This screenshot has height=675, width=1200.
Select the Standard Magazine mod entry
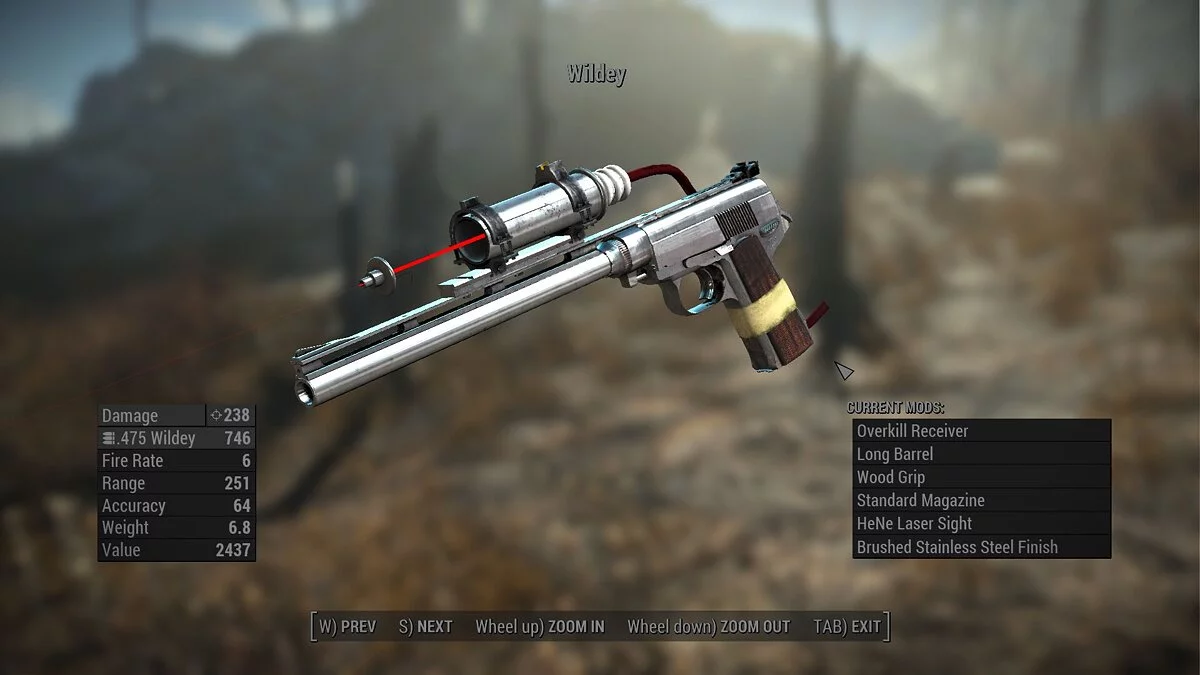(981, 500)
